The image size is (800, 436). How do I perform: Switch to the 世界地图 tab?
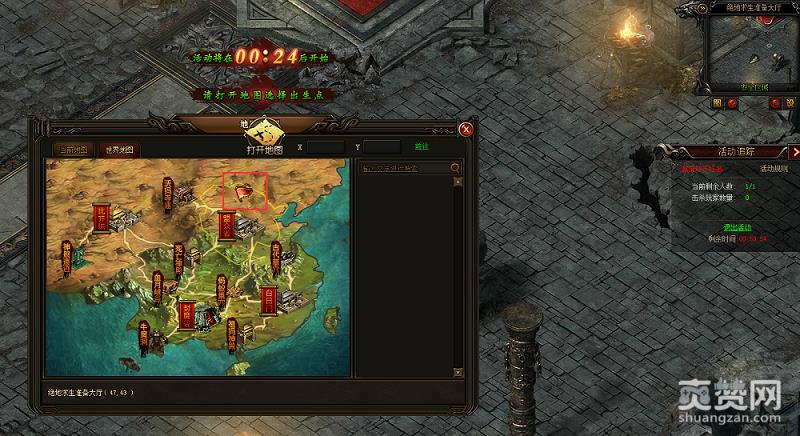[x=121, y=150]
